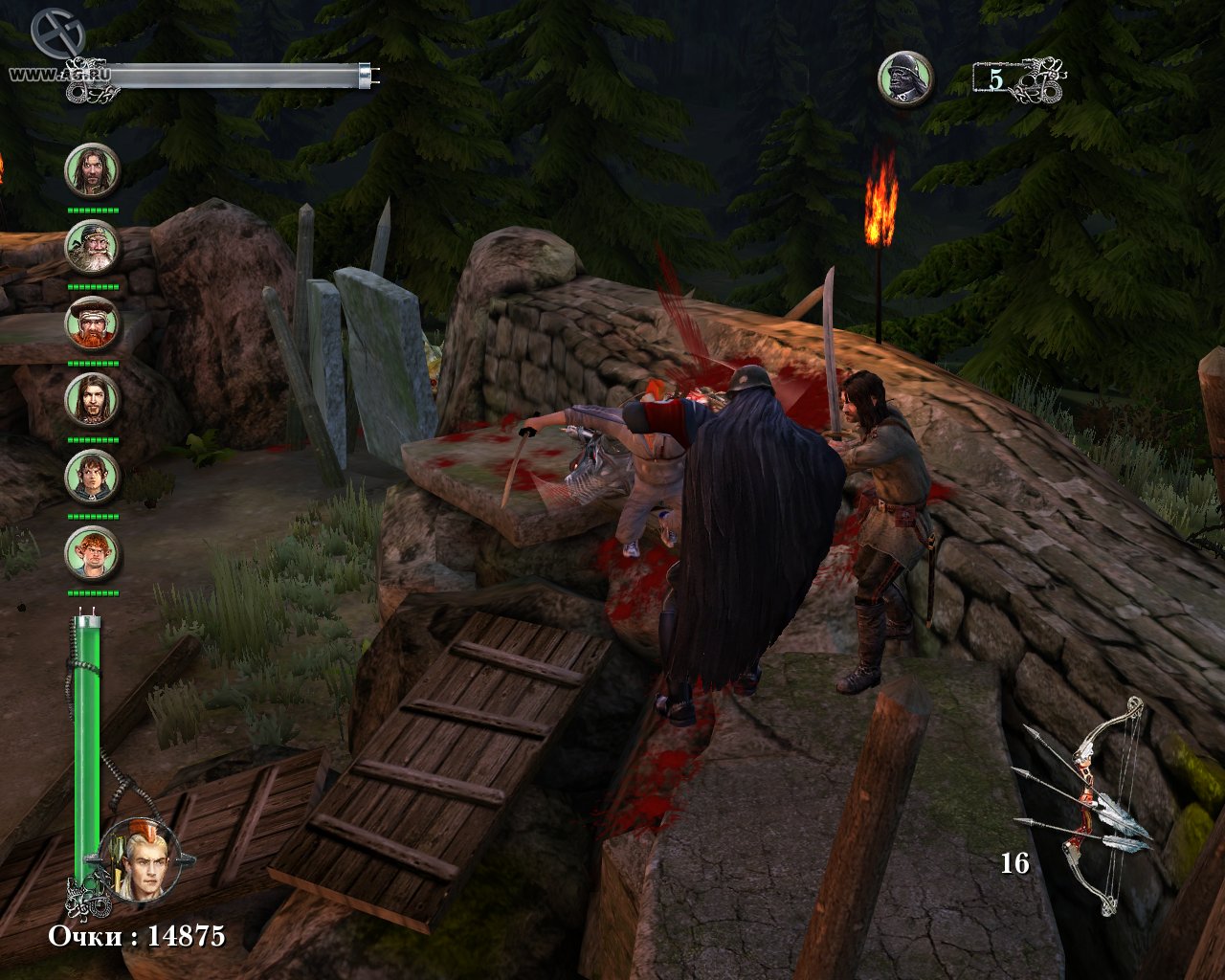Pick the long-haired man with a goatee portrait
Screen dimensions: 1225x980
pyautogui.click(x=92, y=399)
